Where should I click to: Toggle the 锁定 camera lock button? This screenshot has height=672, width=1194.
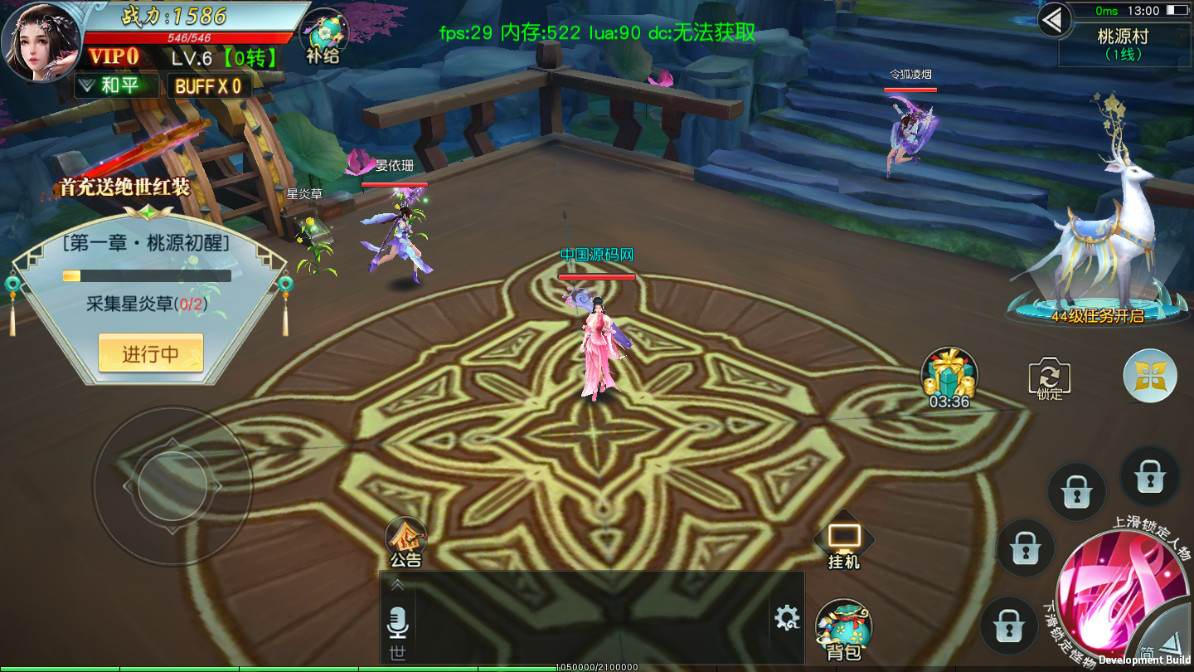[1049, 378]
